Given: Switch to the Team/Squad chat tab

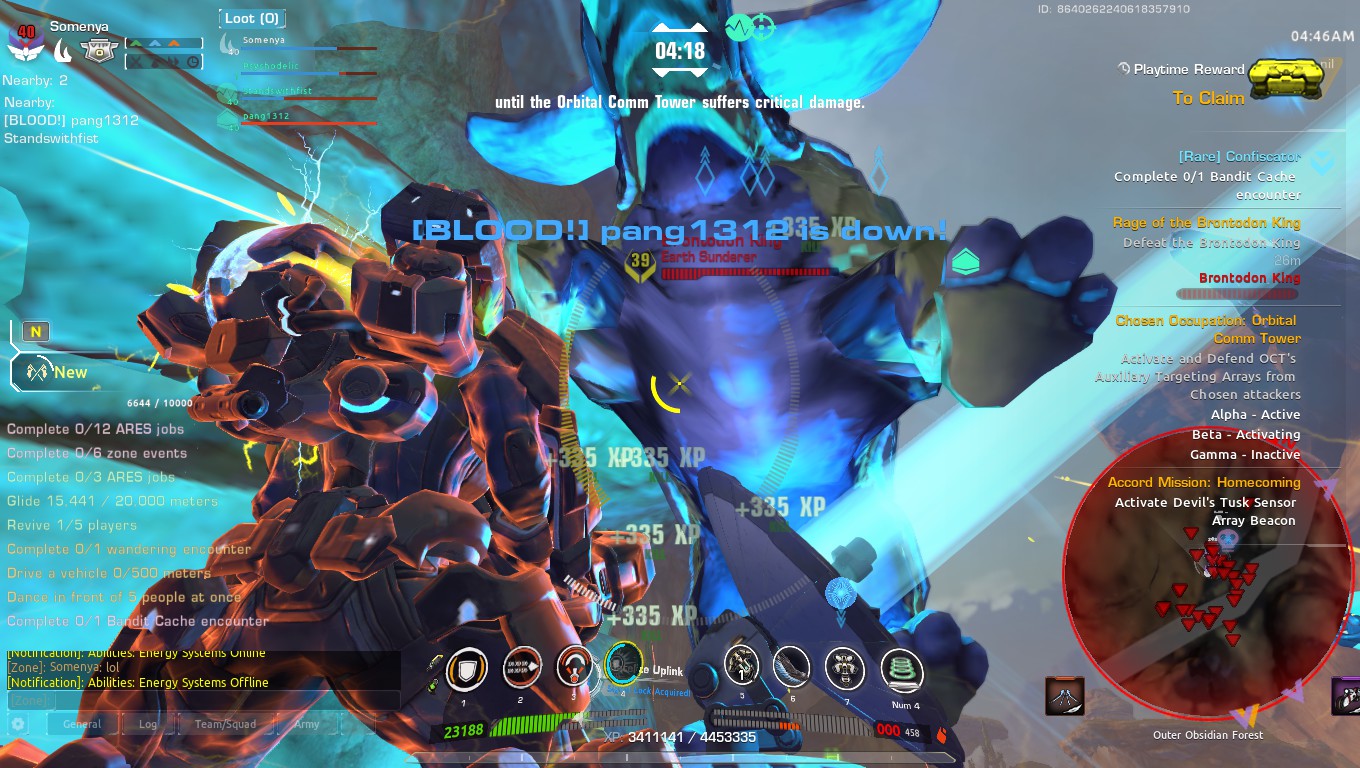Looking at the screenshot, I should pyautogui.click(x=226, y=724).
